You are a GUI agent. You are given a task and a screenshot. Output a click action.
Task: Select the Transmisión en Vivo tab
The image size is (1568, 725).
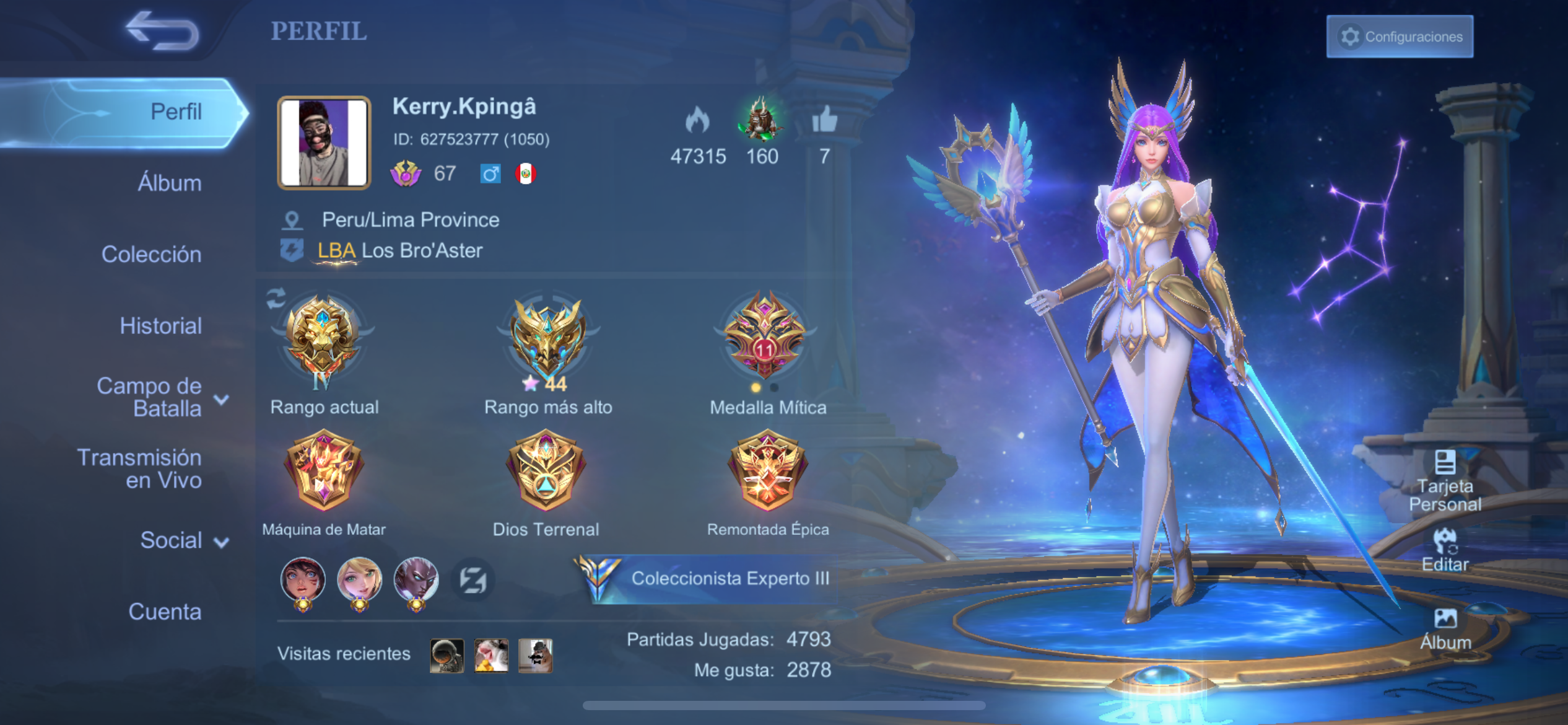pos(139,468)
